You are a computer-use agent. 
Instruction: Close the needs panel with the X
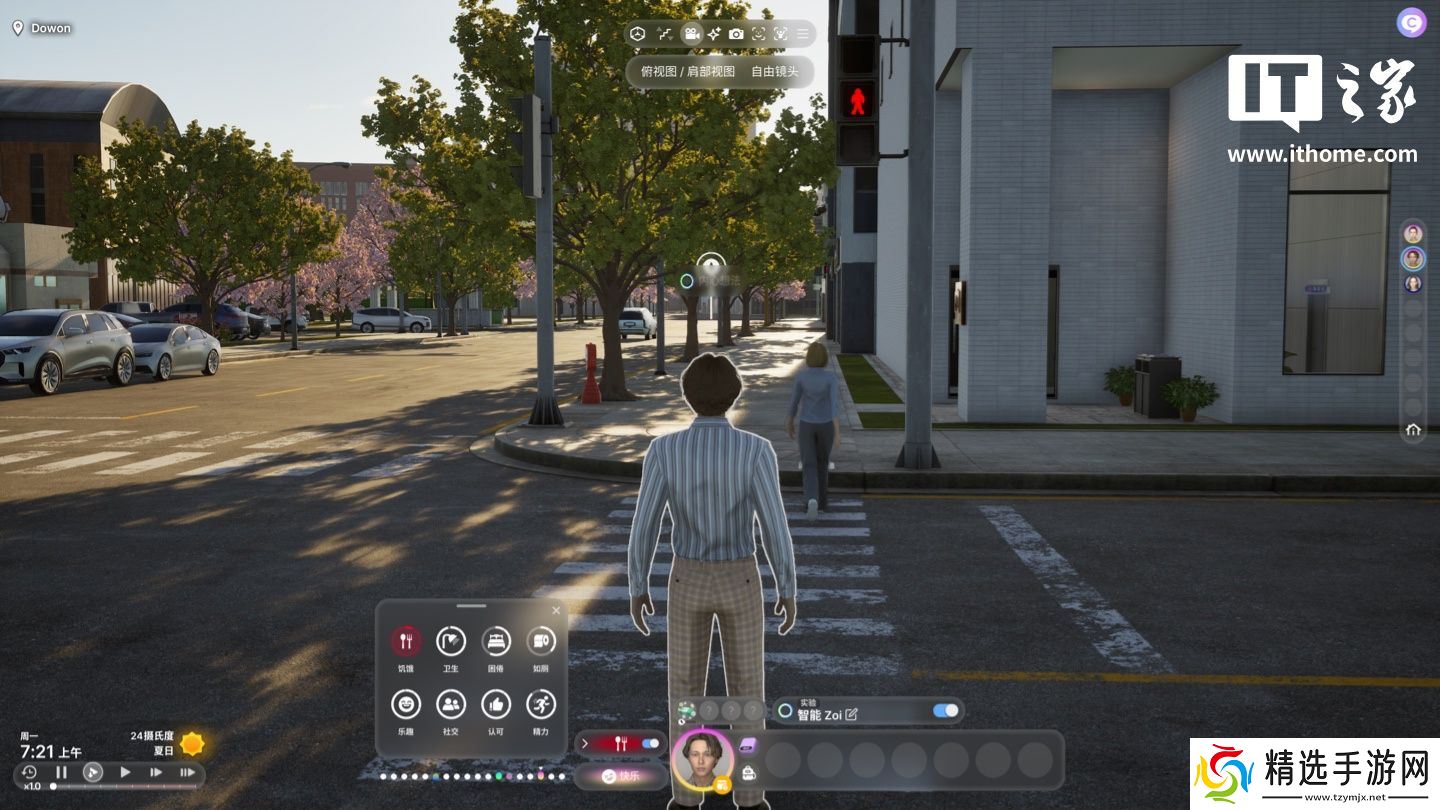[x=556, y=610]
